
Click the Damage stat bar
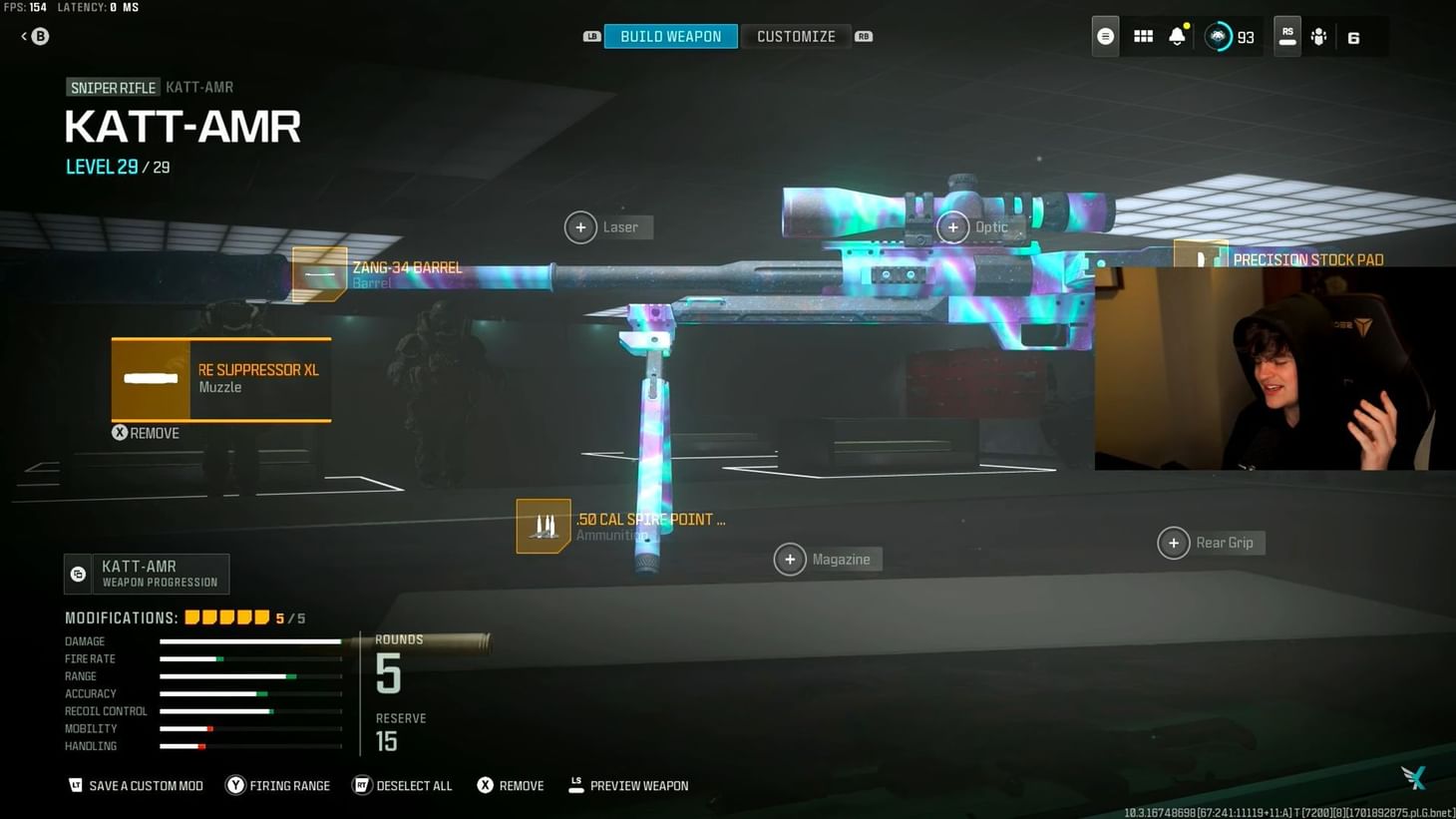point(249,641)
